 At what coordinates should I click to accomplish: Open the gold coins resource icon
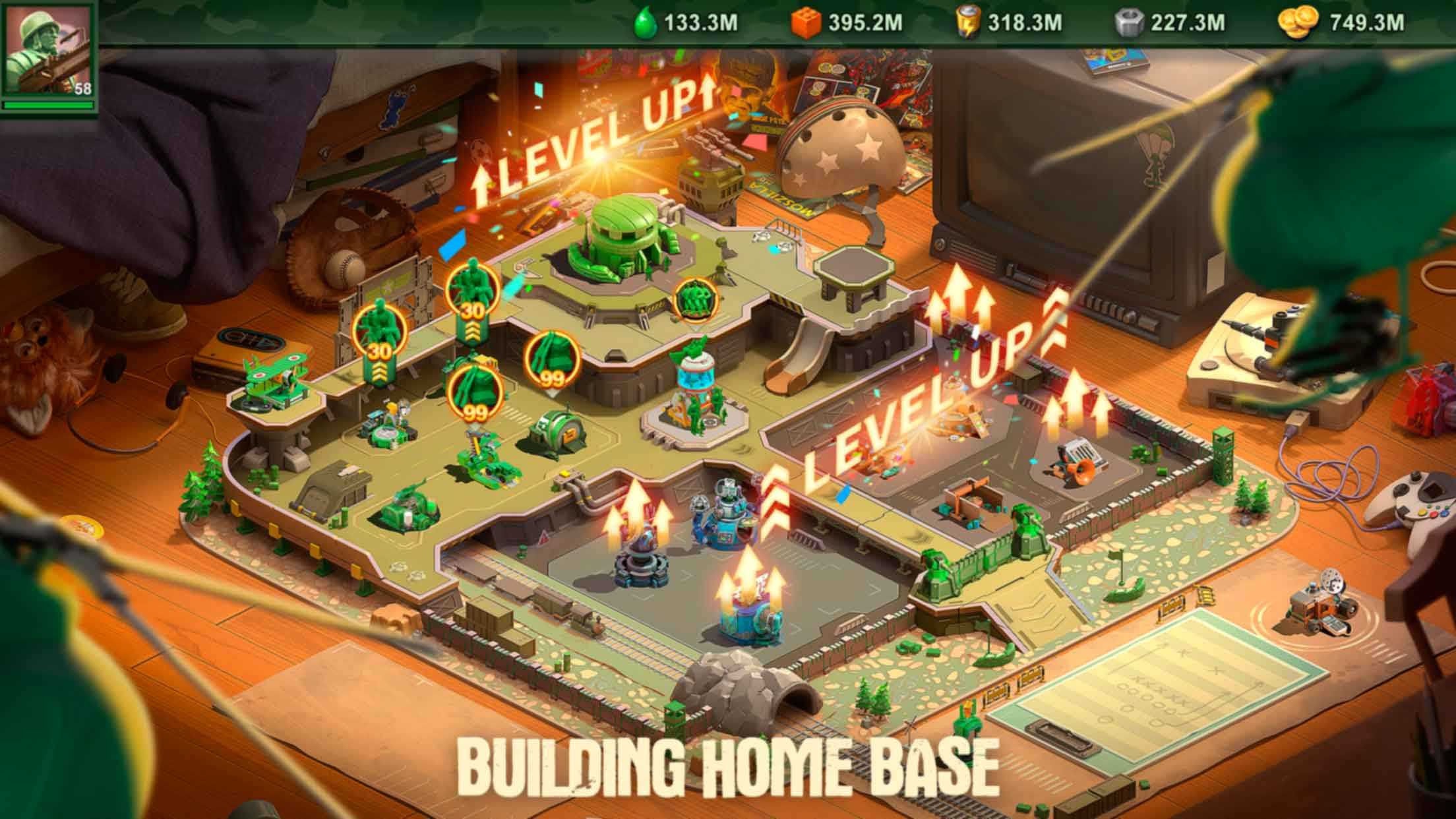[1297, 24]
